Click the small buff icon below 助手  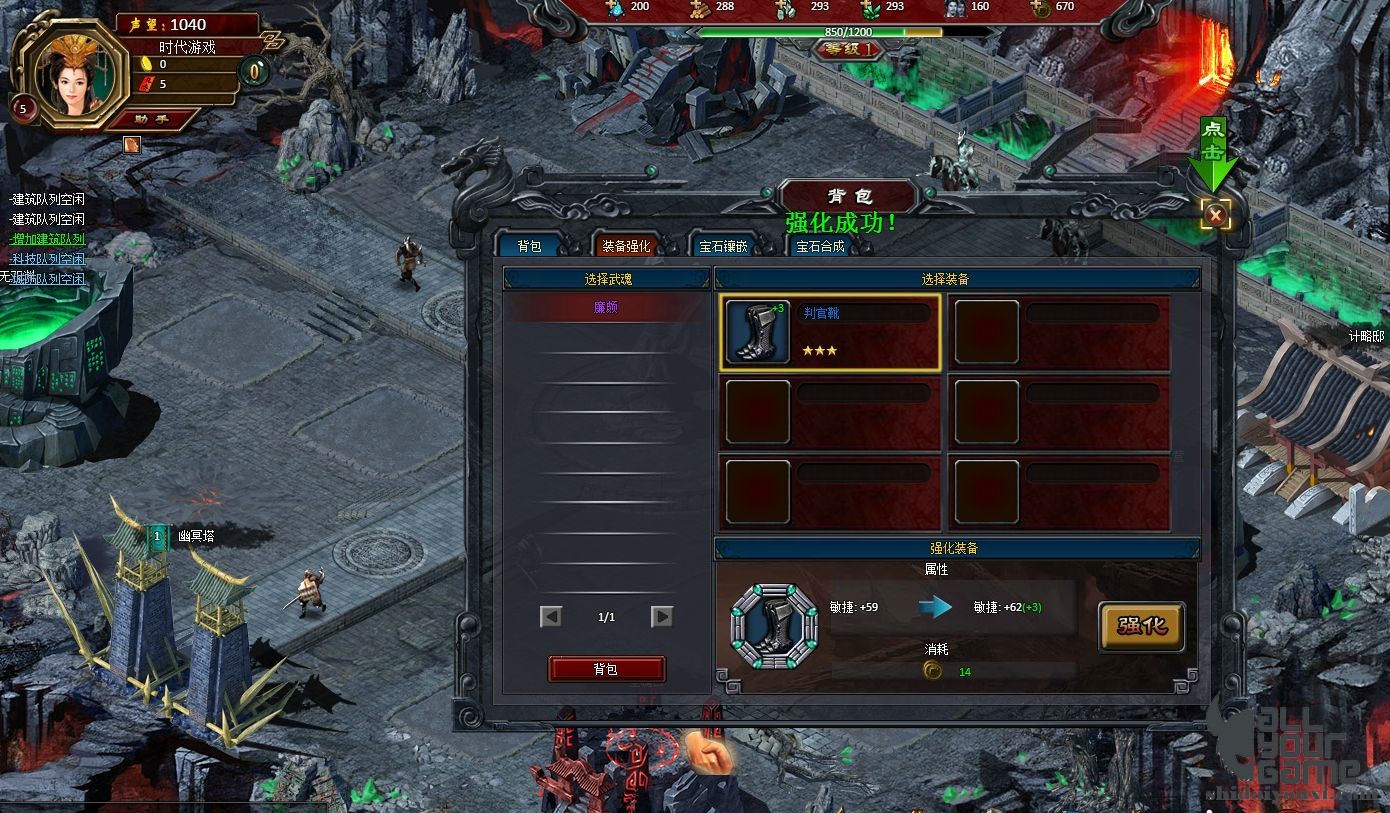click(x=132, y=145)
